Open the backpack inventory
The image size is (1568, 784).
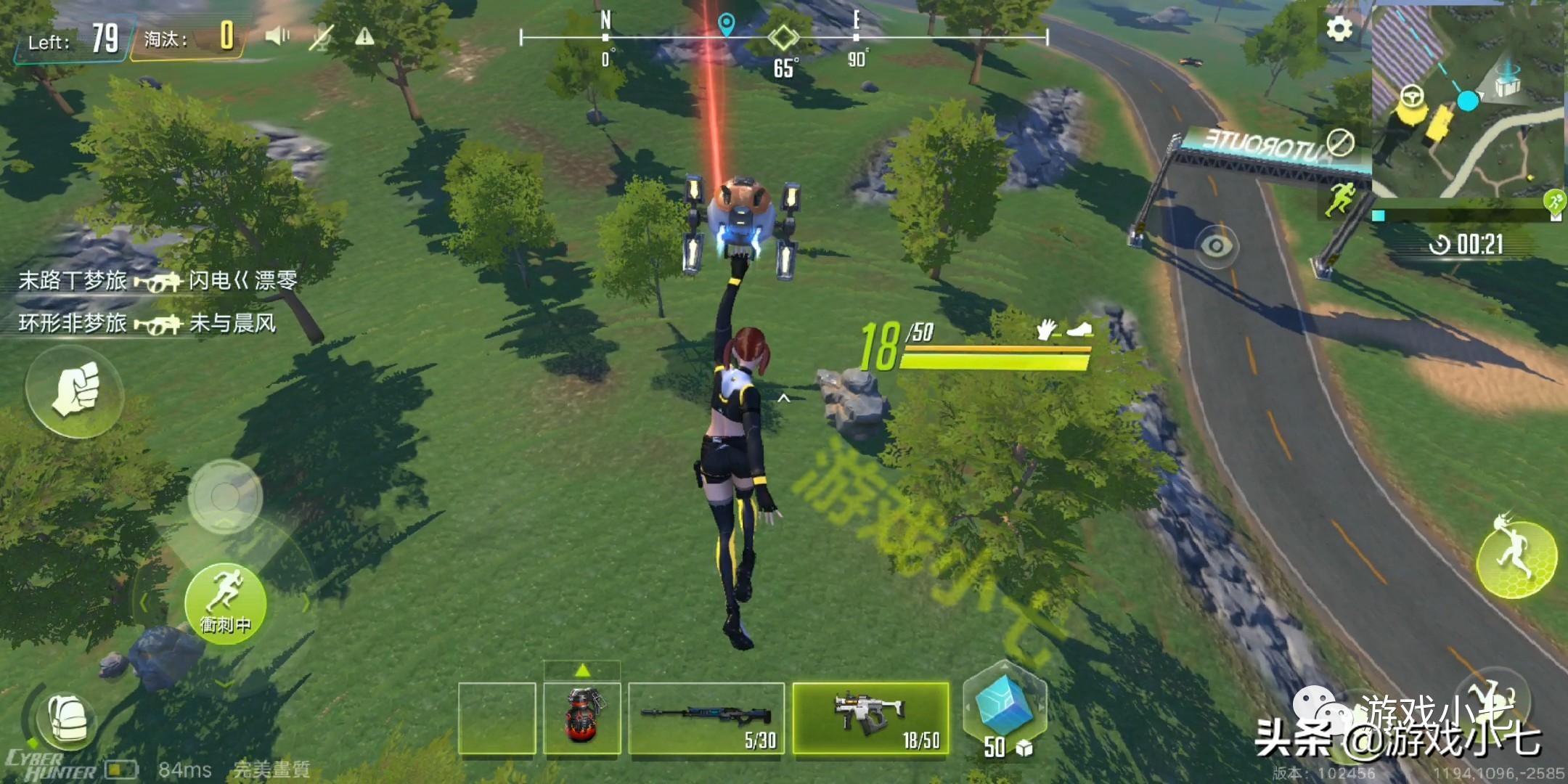[x=68, y=720]
